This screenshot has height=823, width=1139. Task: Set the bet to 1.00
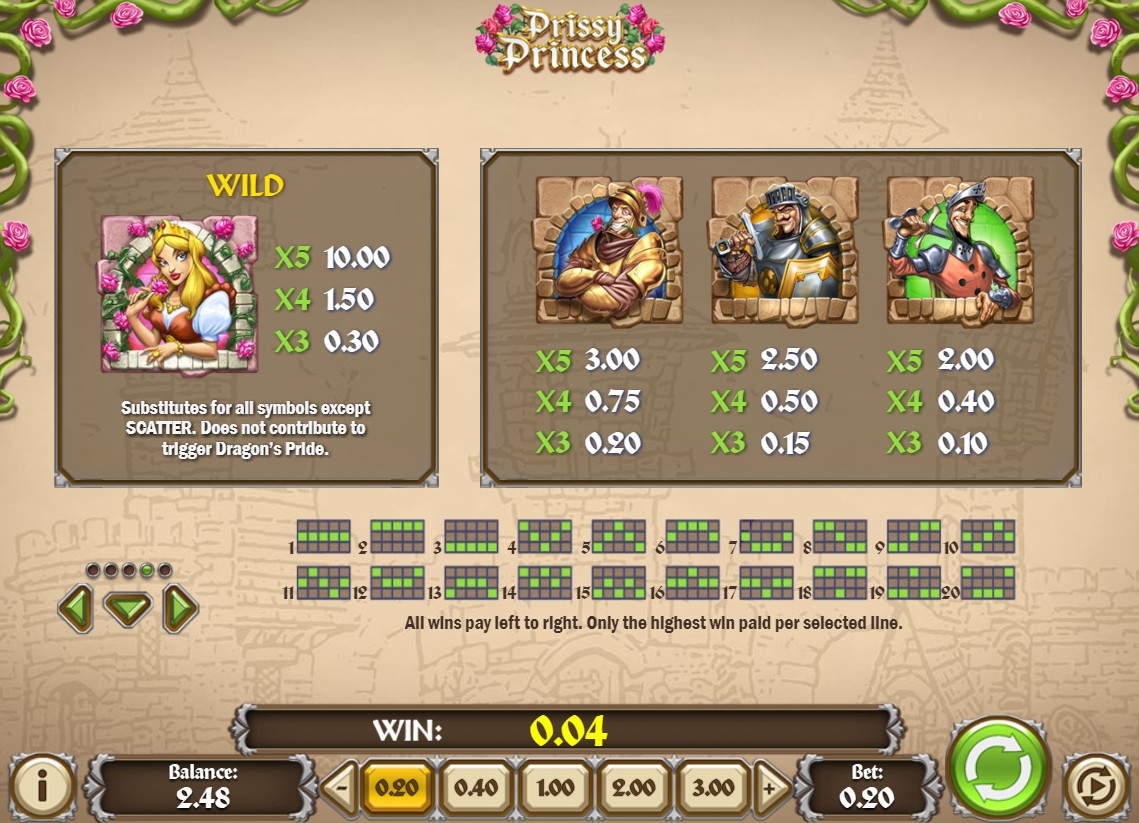pyautogui.click(x=555, y=787)
